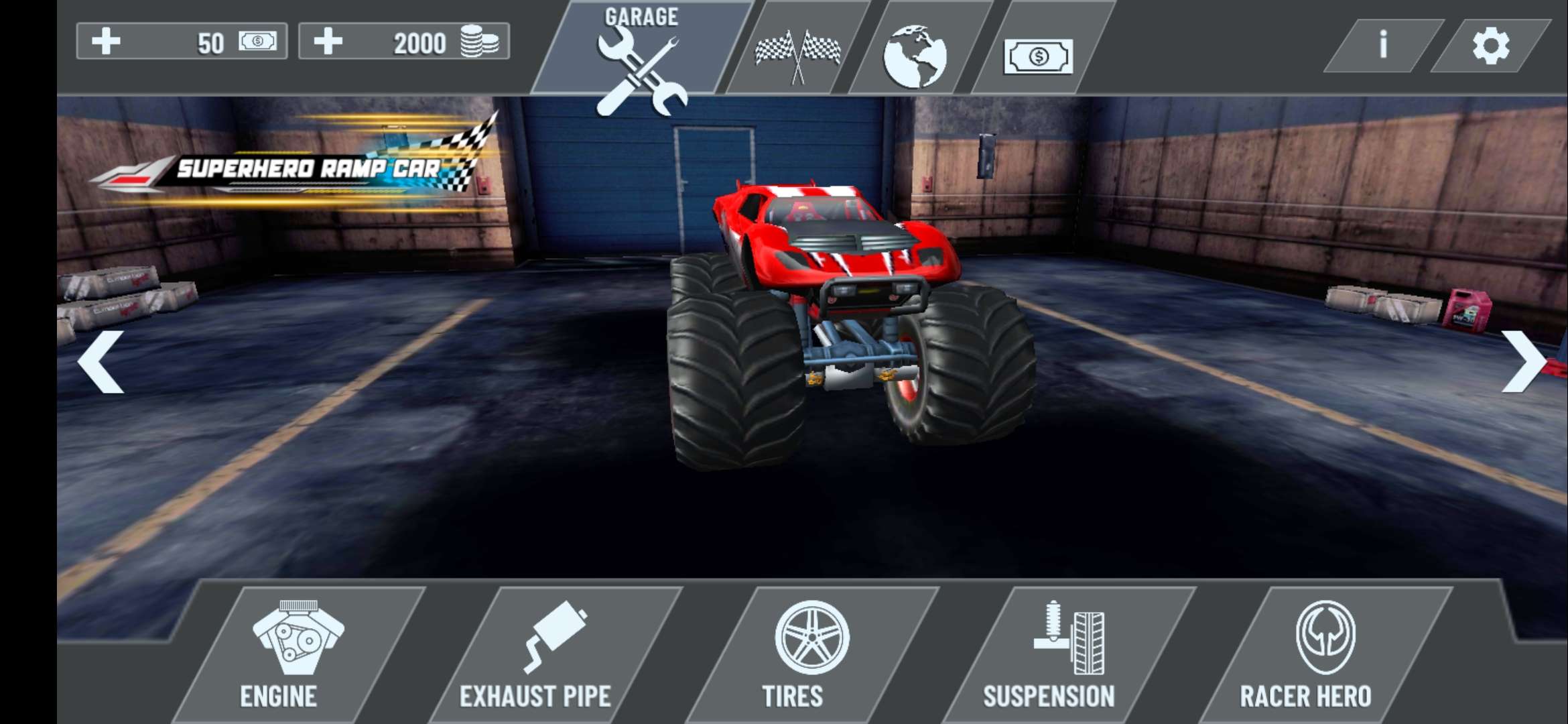
Task: Show the previous car with left arrow
Action: point(102,361)
